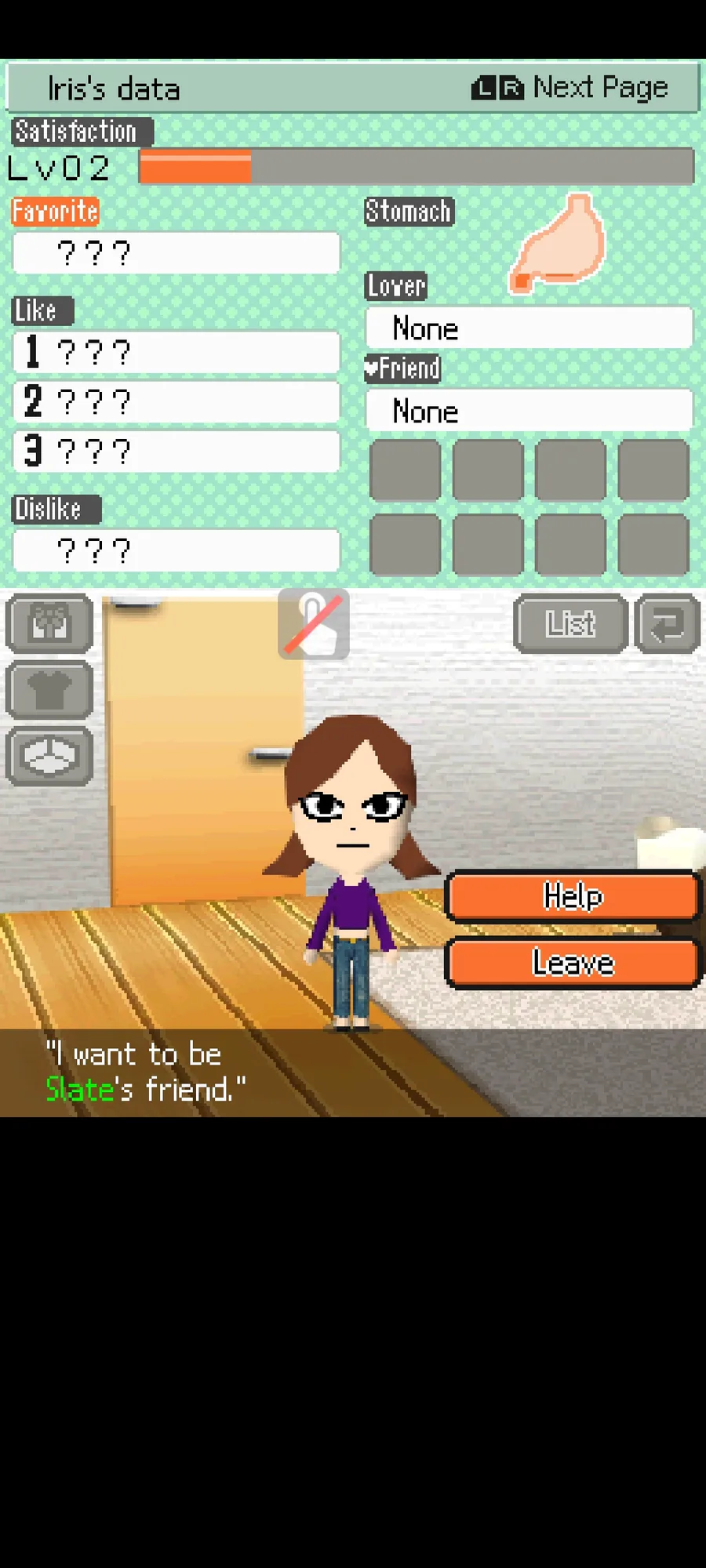The height and width of the screenshot is (1568, 706).
Task: Choose Leave to exit Iris's room
Action: click(572, 962)
